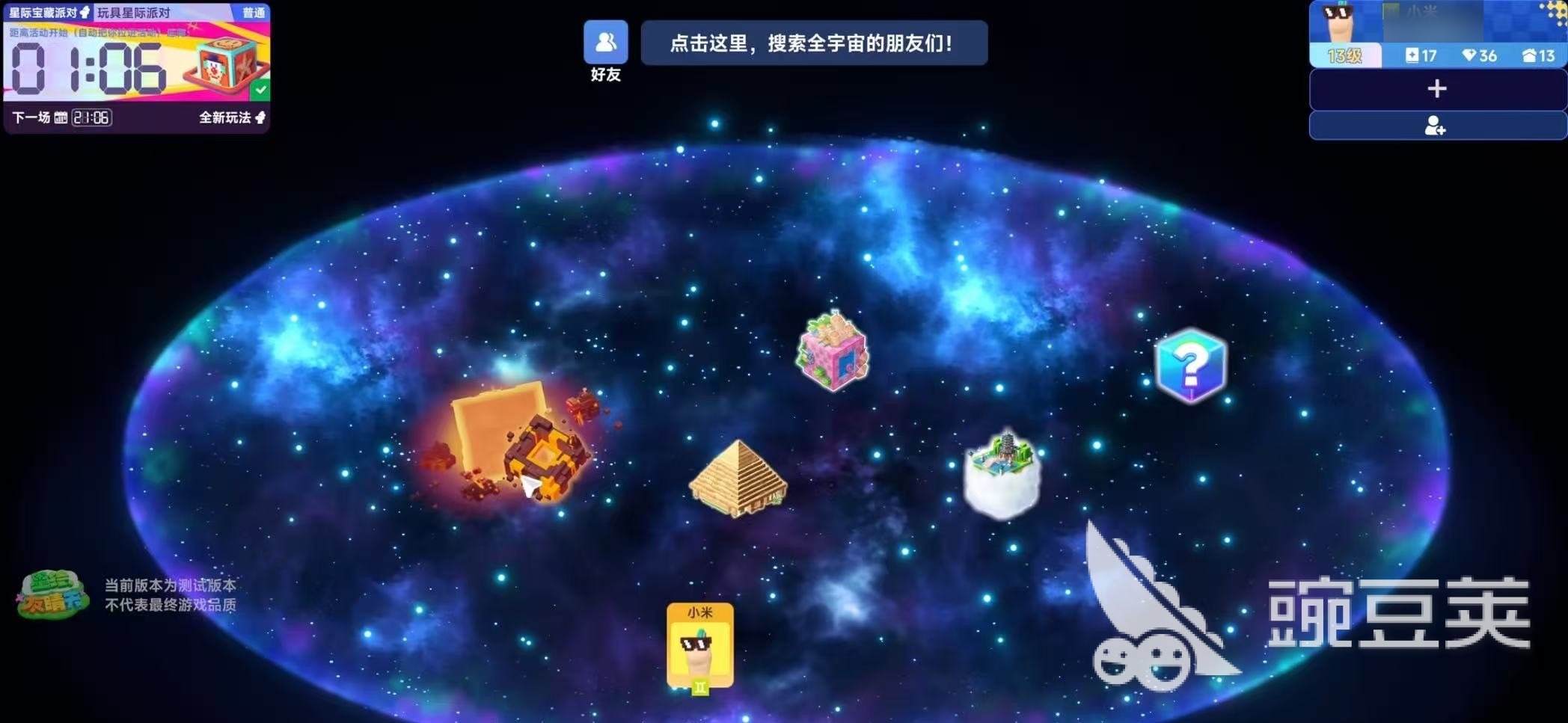Image resolution: width=1568 pixels, height=723 pixels.
Task: Switch to the 玩具星际派对 tab
Action: [x=135, y=12]
